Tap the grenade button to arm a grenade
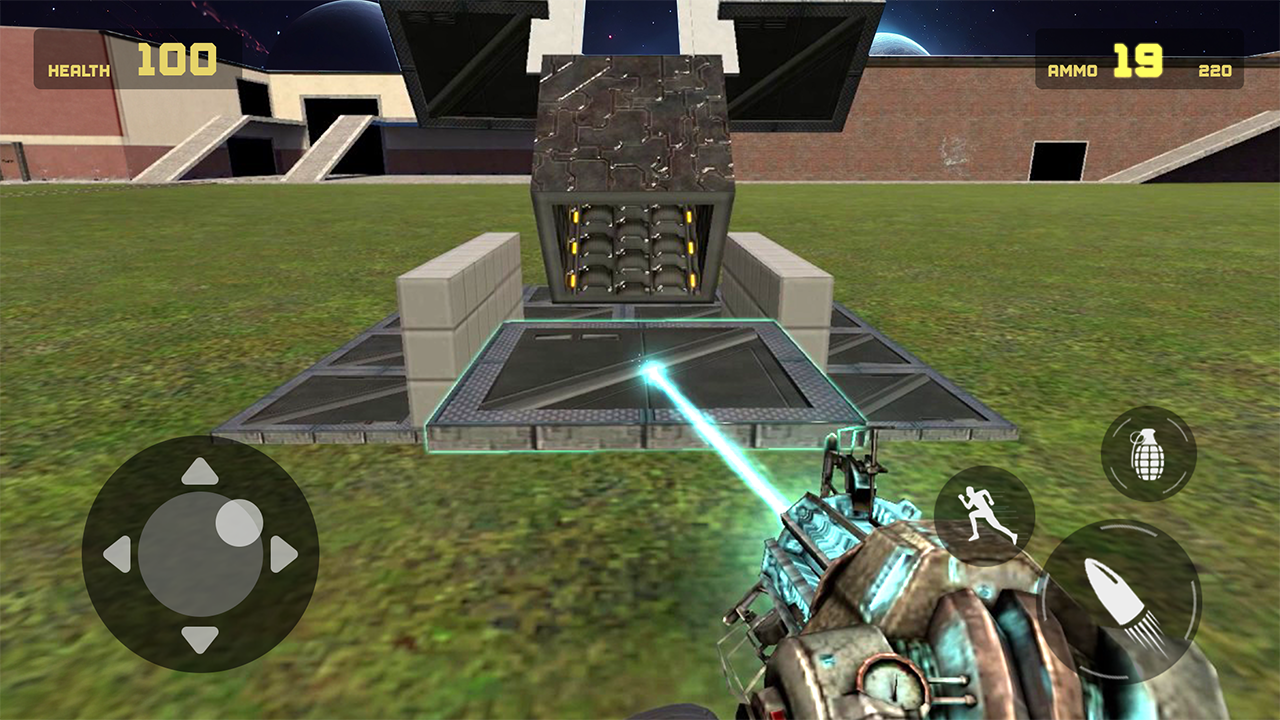The width and height of the screenshot is (1280, 720). [1148, 452]
